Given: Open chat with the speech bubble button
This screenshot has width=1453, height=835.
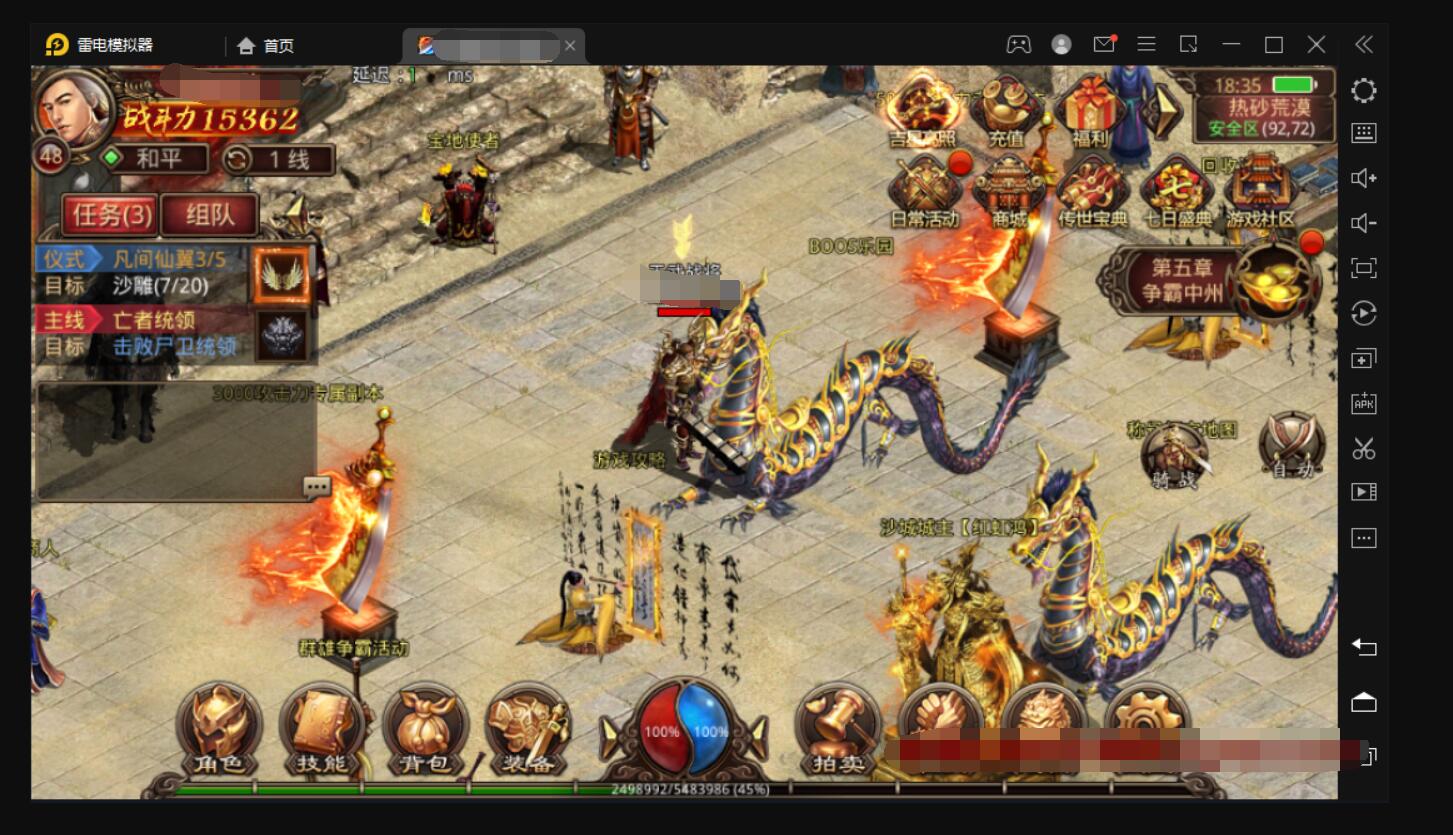Looking at the screenshot, I should tap(317, 487).
